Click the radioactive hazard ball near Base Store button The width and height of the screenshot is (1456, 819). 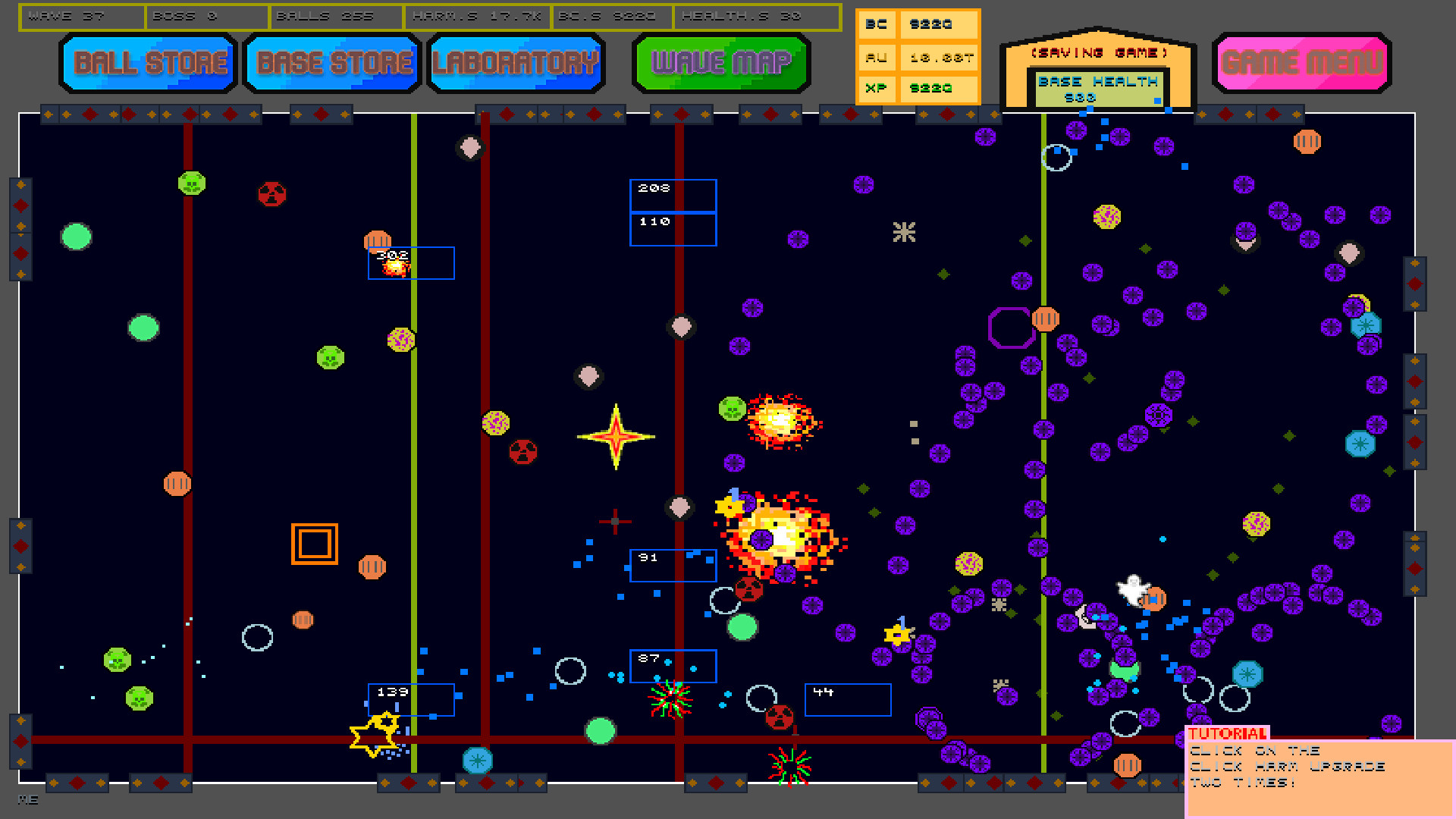point(273,195)
